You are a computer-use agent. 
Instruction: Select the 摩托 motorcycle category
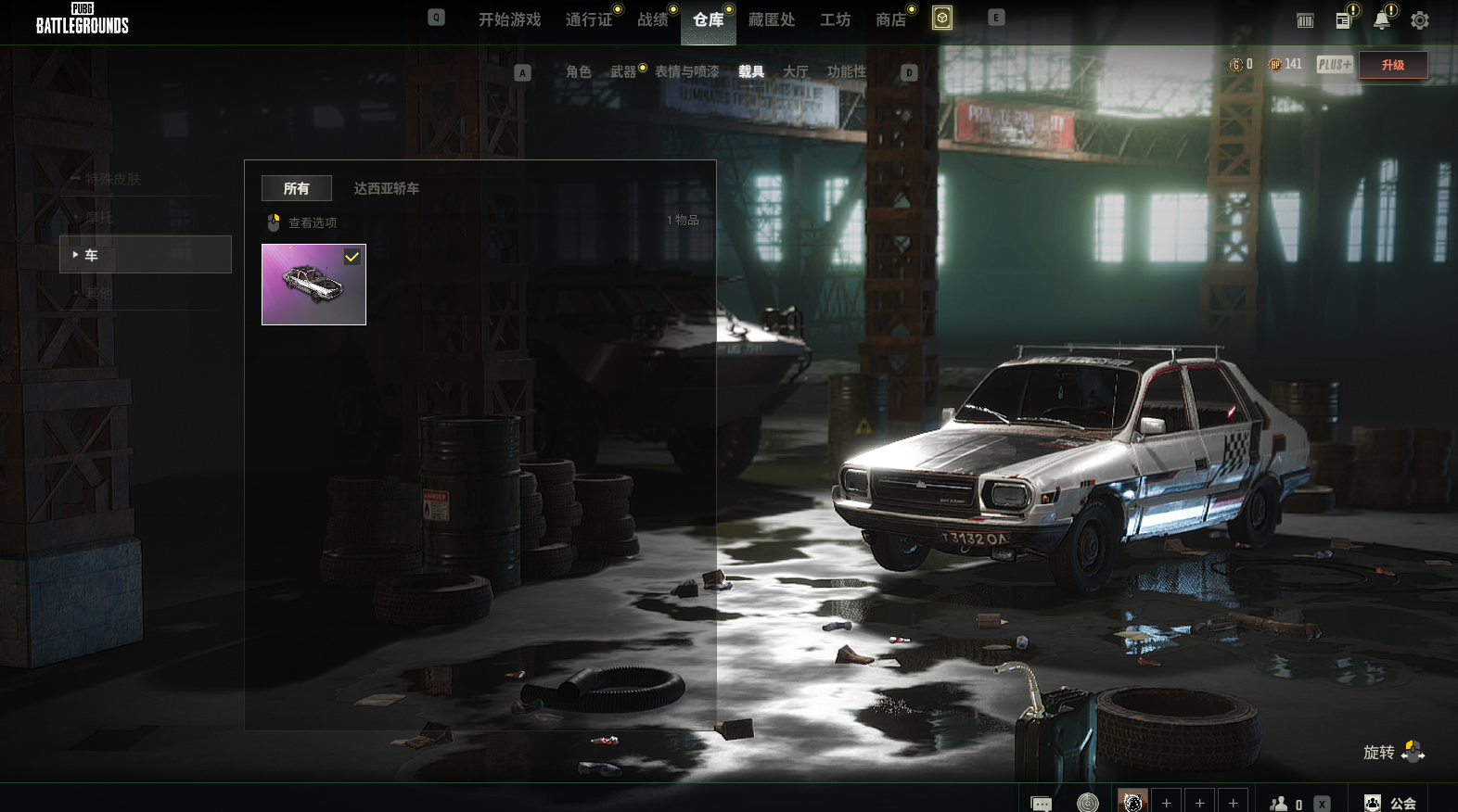coord(99,217)
